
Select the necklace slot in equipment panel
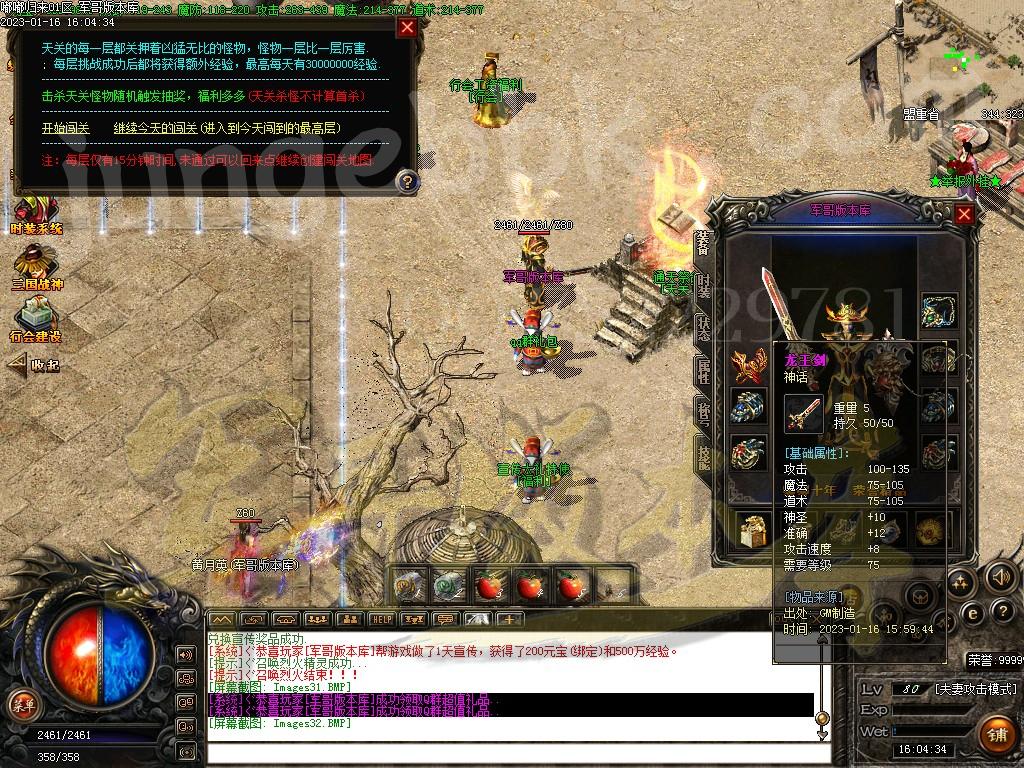tap(939, 310)
